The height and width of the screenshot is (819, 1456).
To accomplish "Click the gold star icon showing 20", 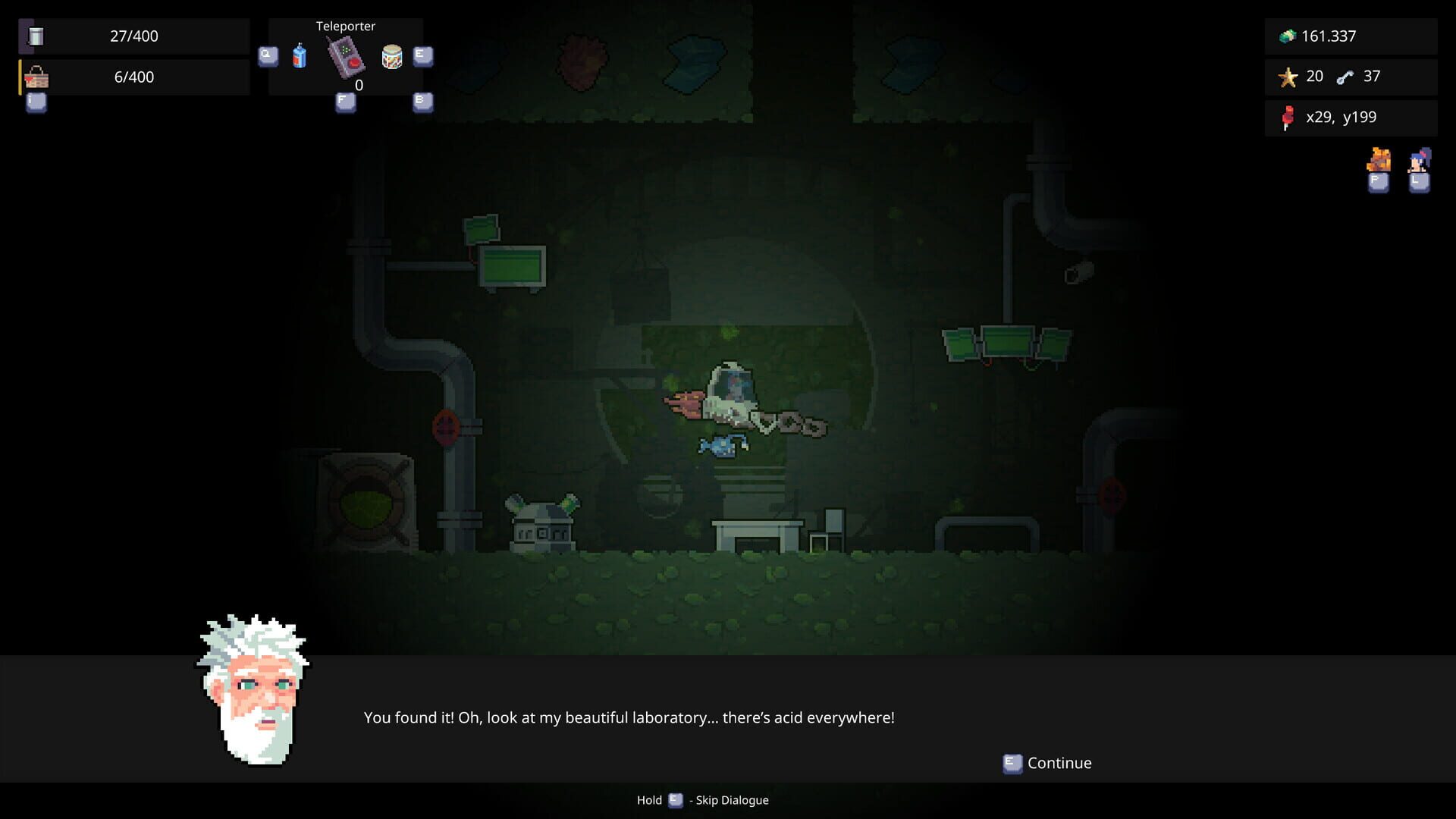I will click(x=1288, y=76).
